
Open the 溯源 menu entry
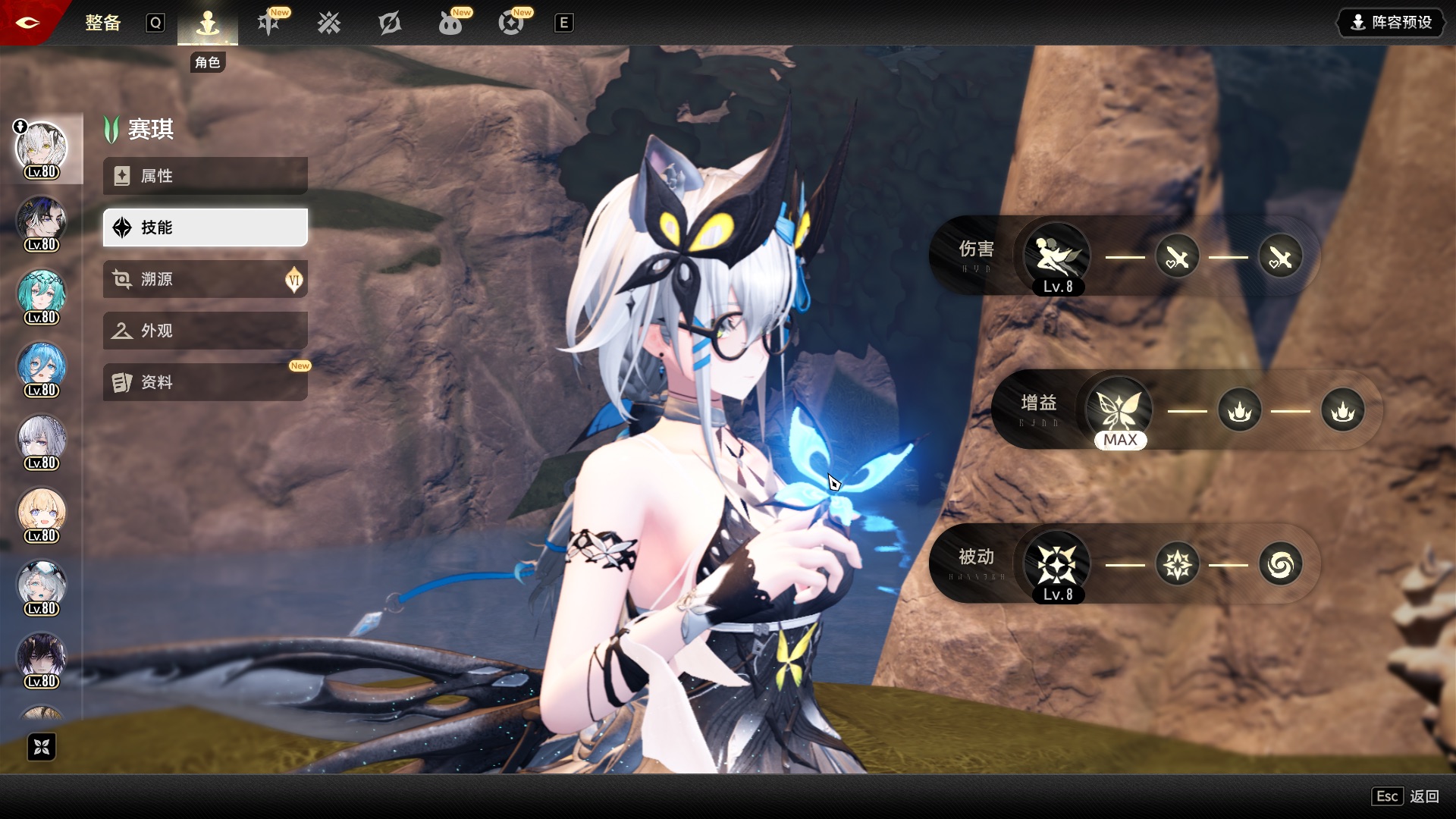click(205, 279)
